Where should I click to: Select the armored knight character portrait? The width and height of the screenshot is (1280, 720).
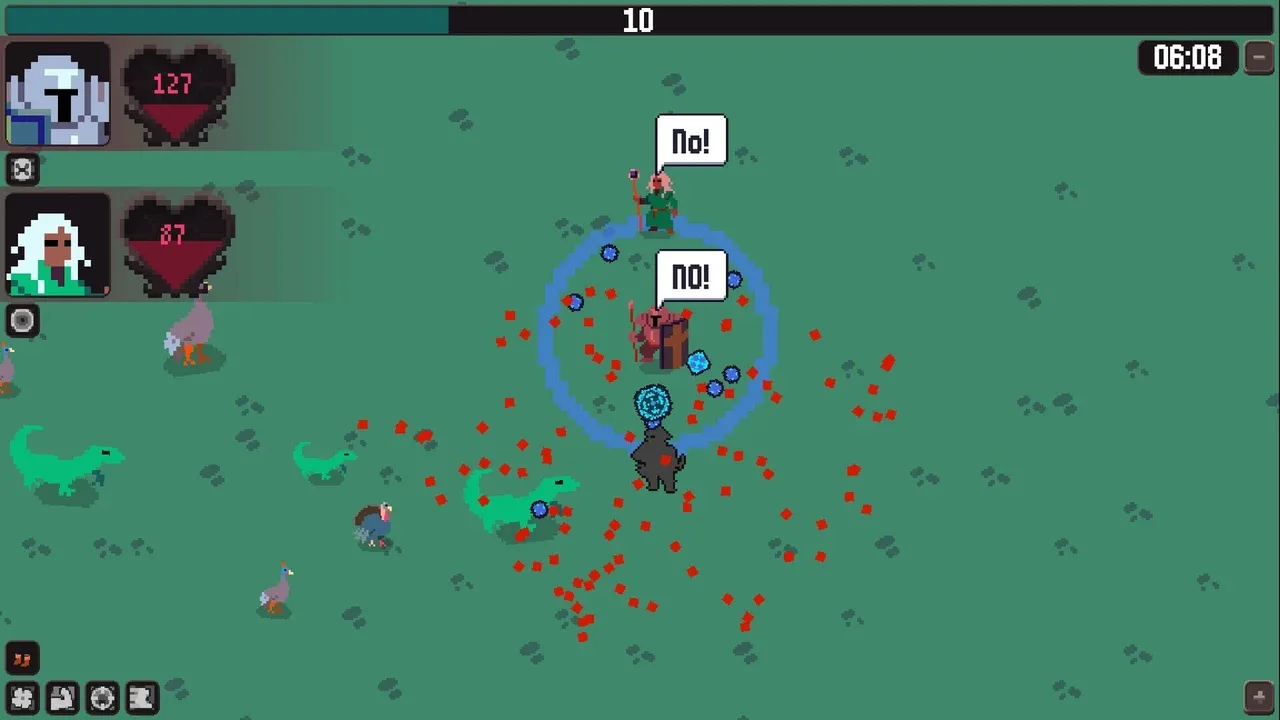click(58, 94)
